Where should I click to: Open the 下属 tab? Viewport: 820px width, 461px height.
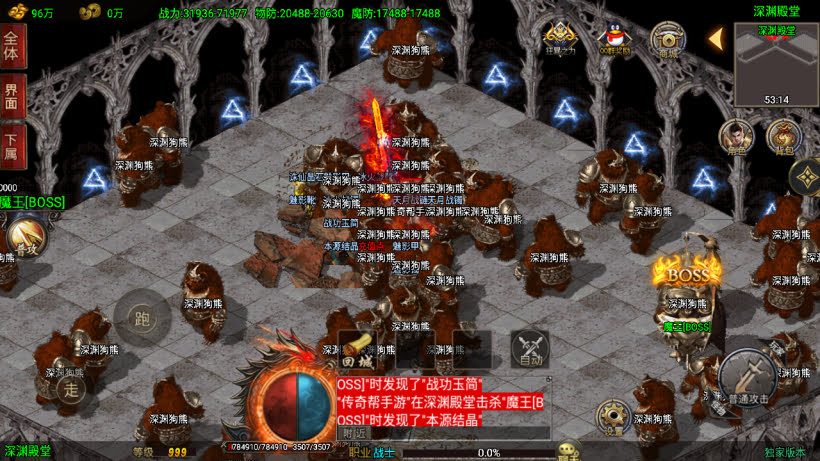click(12, 147)
